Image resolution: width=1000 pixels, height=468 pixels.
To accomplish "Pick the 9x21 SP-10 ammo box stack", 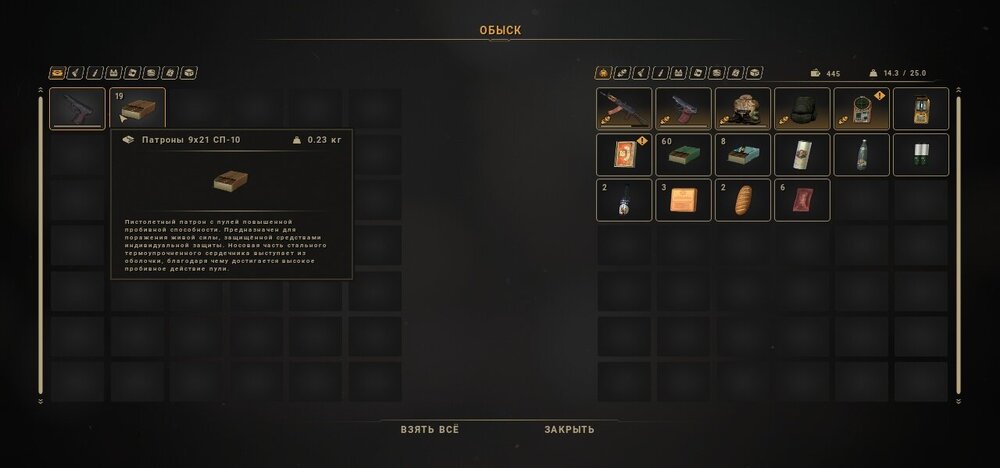I will pyautogui.click(x=137, y=109).
